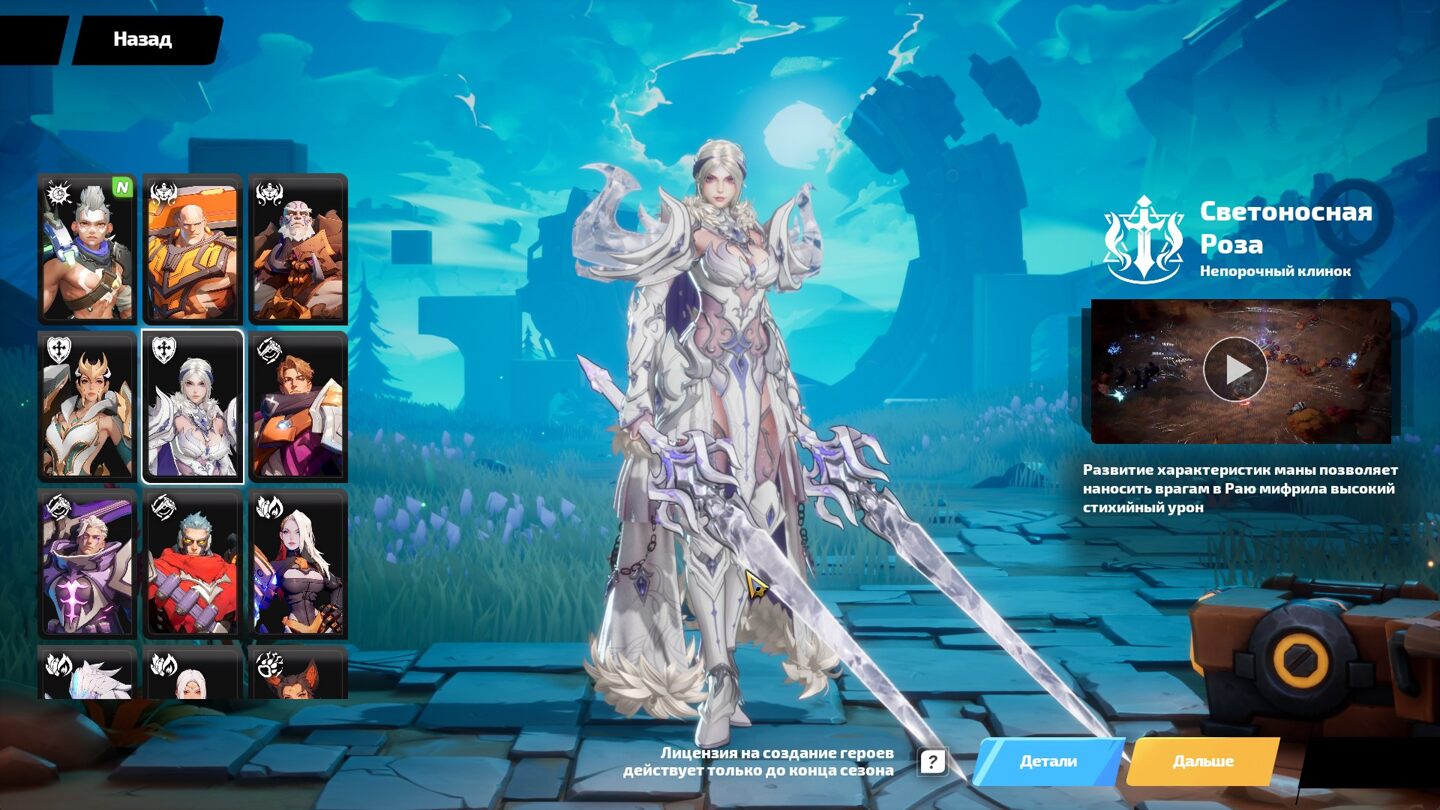
Task: Pick the hero in purple armor with glowing cross
Action: pyautogui.click(x=87, y=563)
